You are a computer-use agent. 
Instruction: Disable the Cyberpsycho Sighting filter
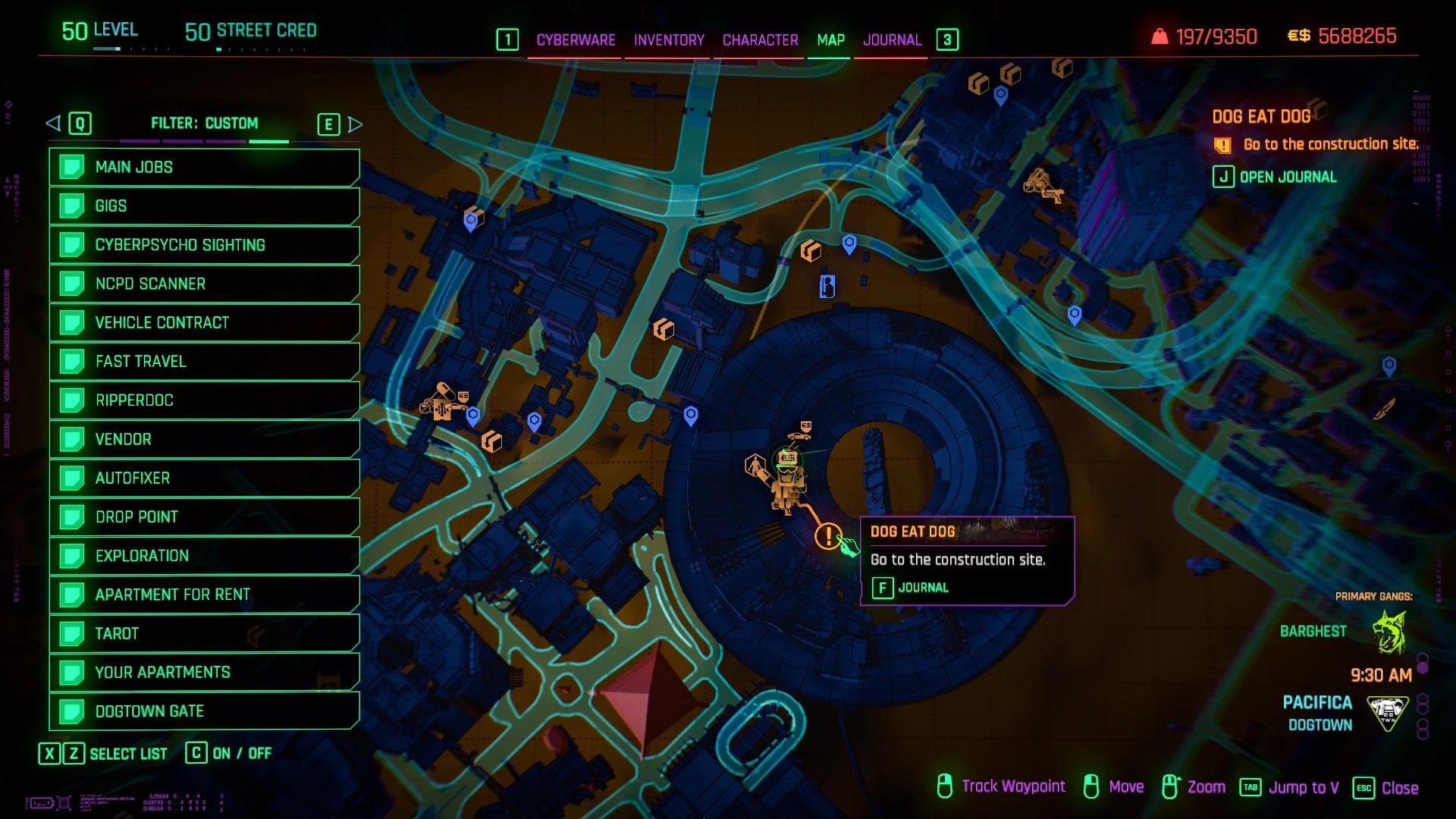pos(204,245)
